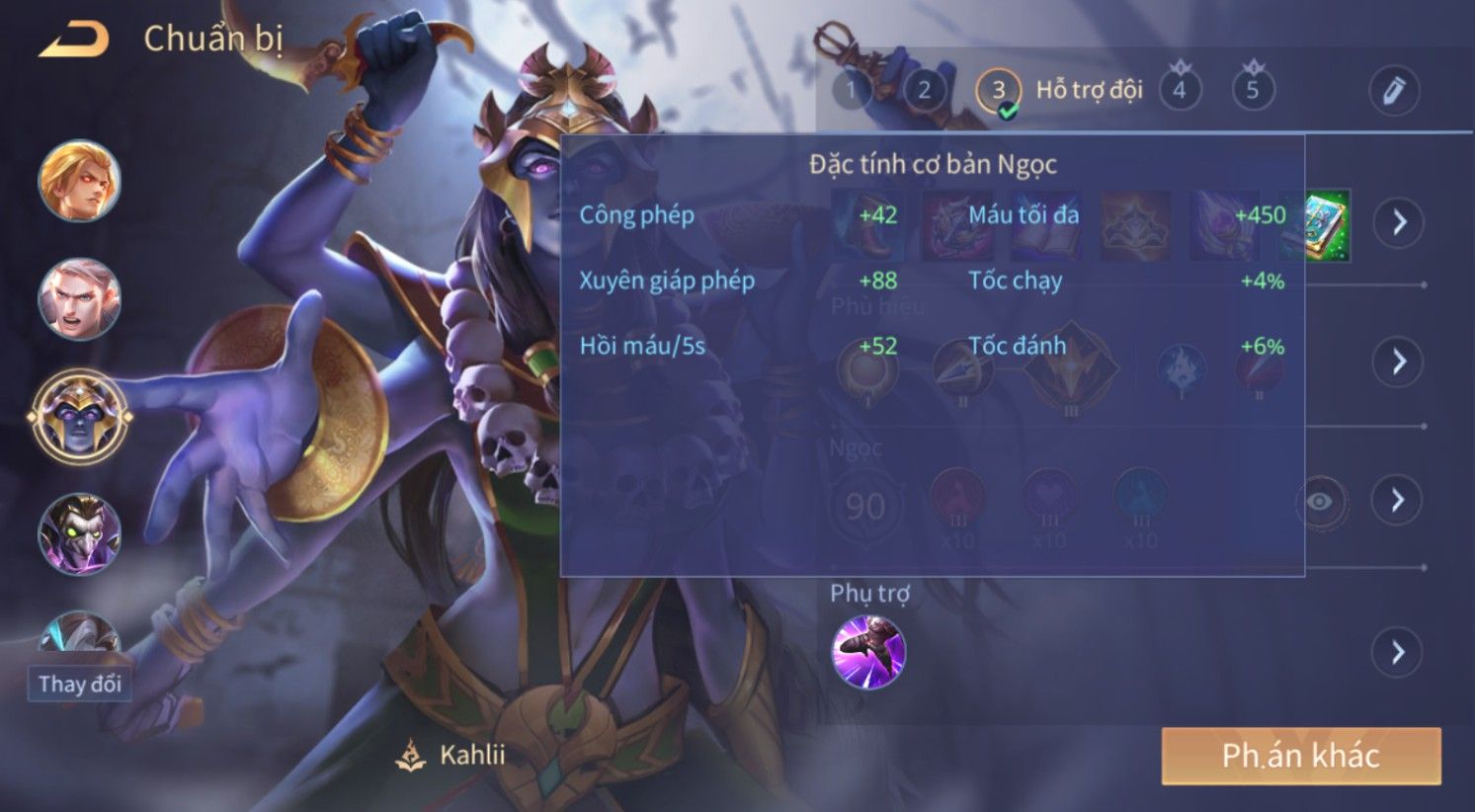Tap the Thay đổi change button
The height and width of the screenshot is (812, 1475).
tap(79, 684)
